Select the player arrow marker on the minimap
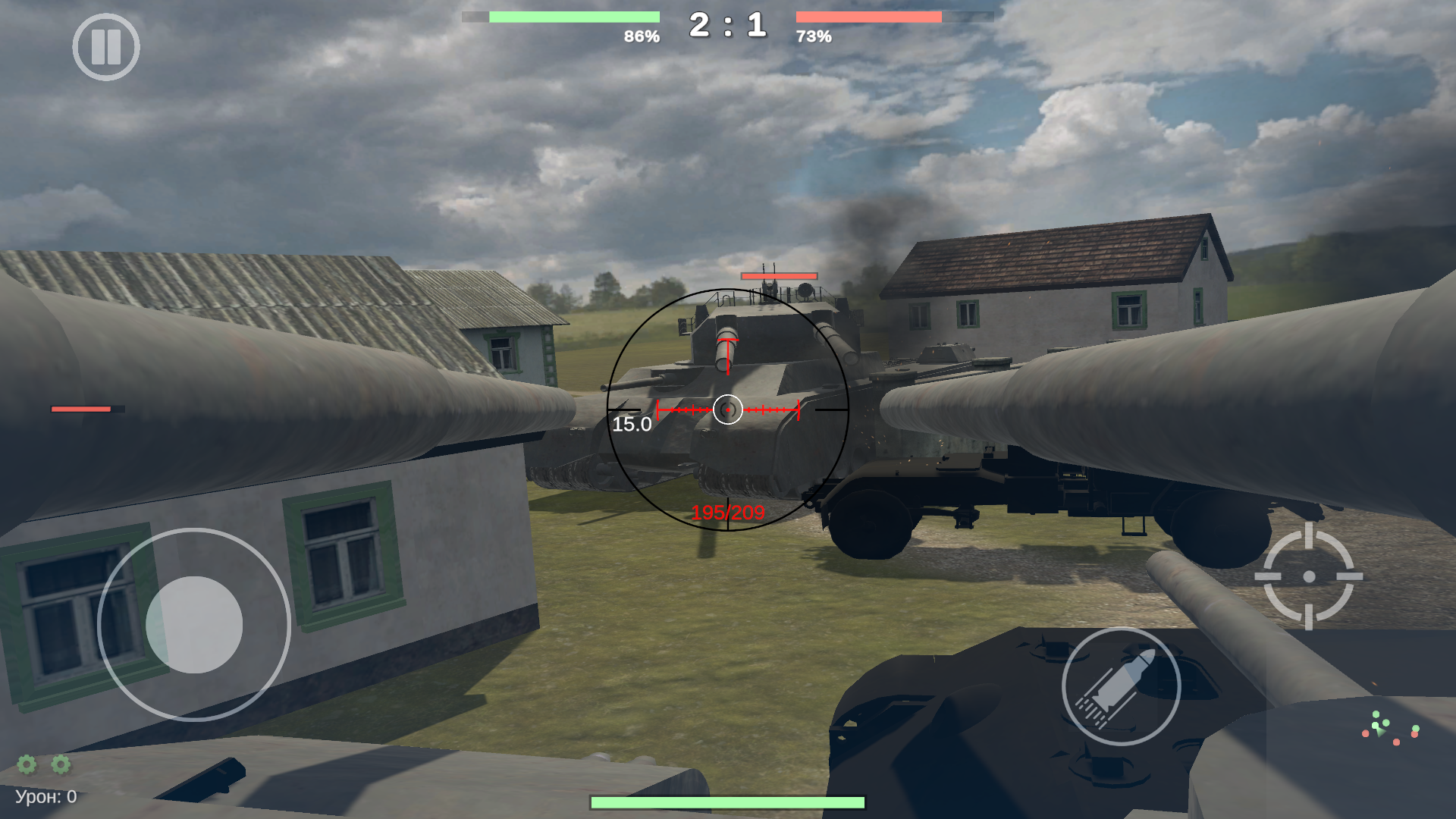1456x819 pixels. pos(1381,733)
